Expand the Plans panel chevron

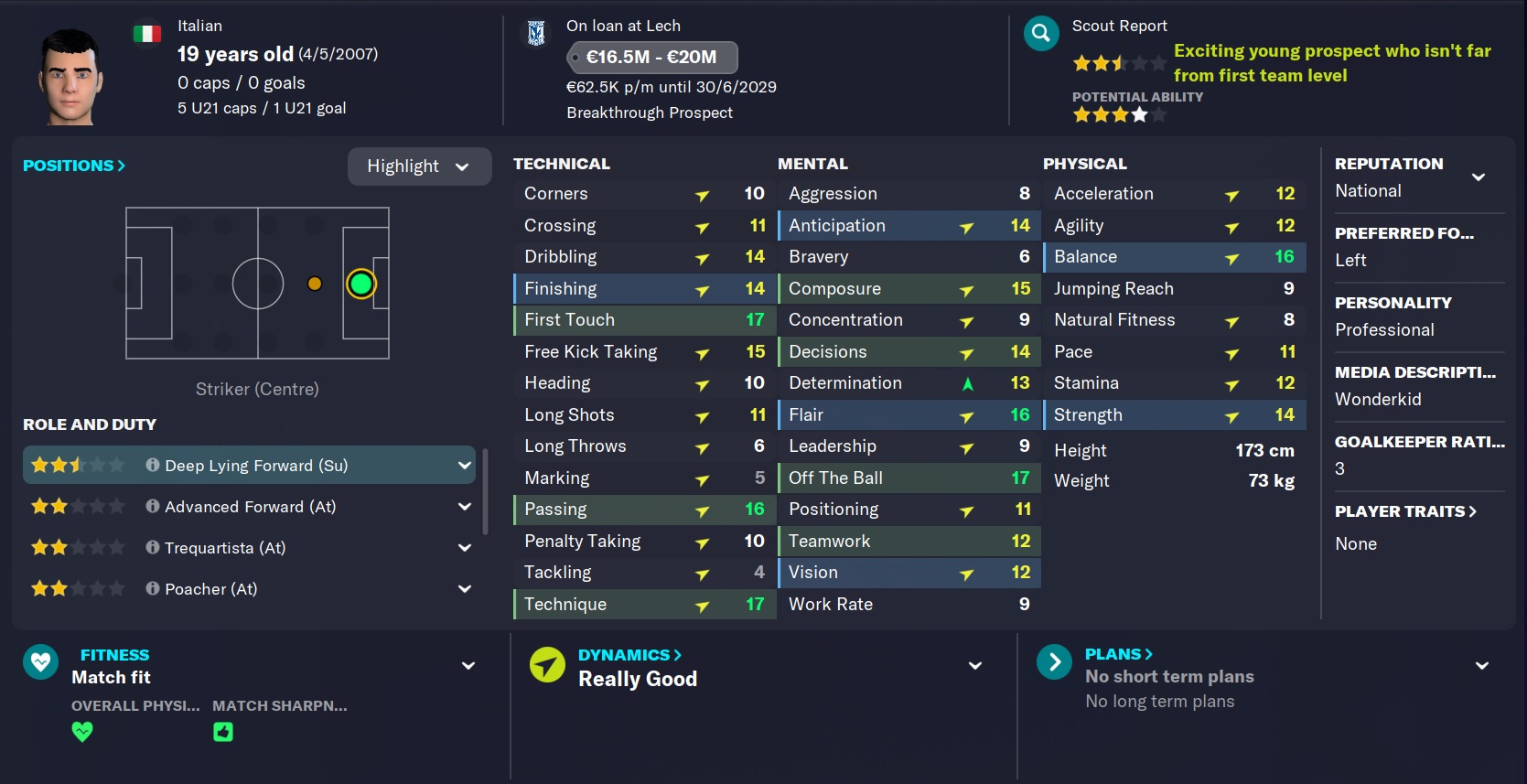[1482, 666]
